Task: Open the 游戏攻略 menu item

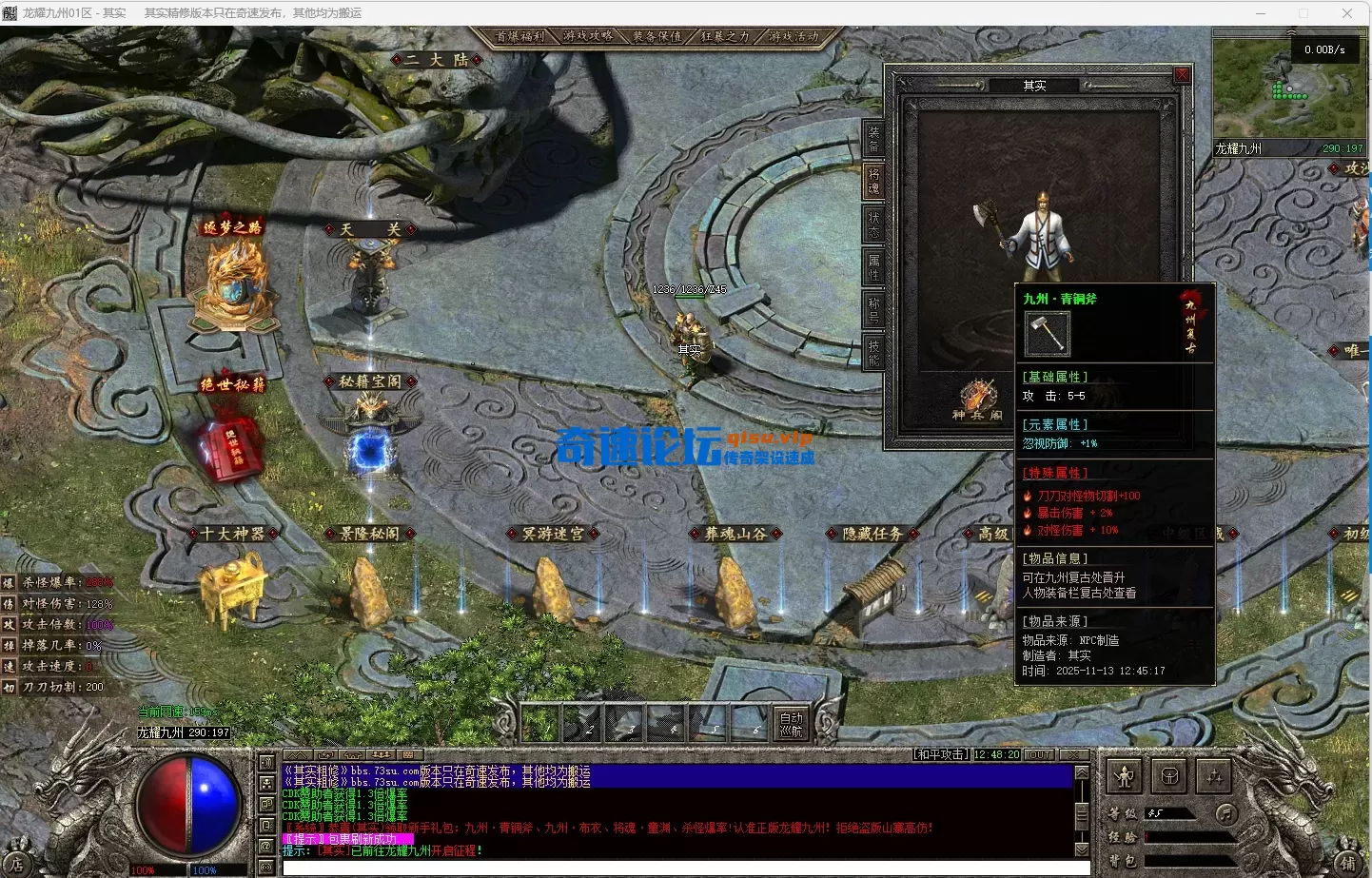Action: (589, 36)
